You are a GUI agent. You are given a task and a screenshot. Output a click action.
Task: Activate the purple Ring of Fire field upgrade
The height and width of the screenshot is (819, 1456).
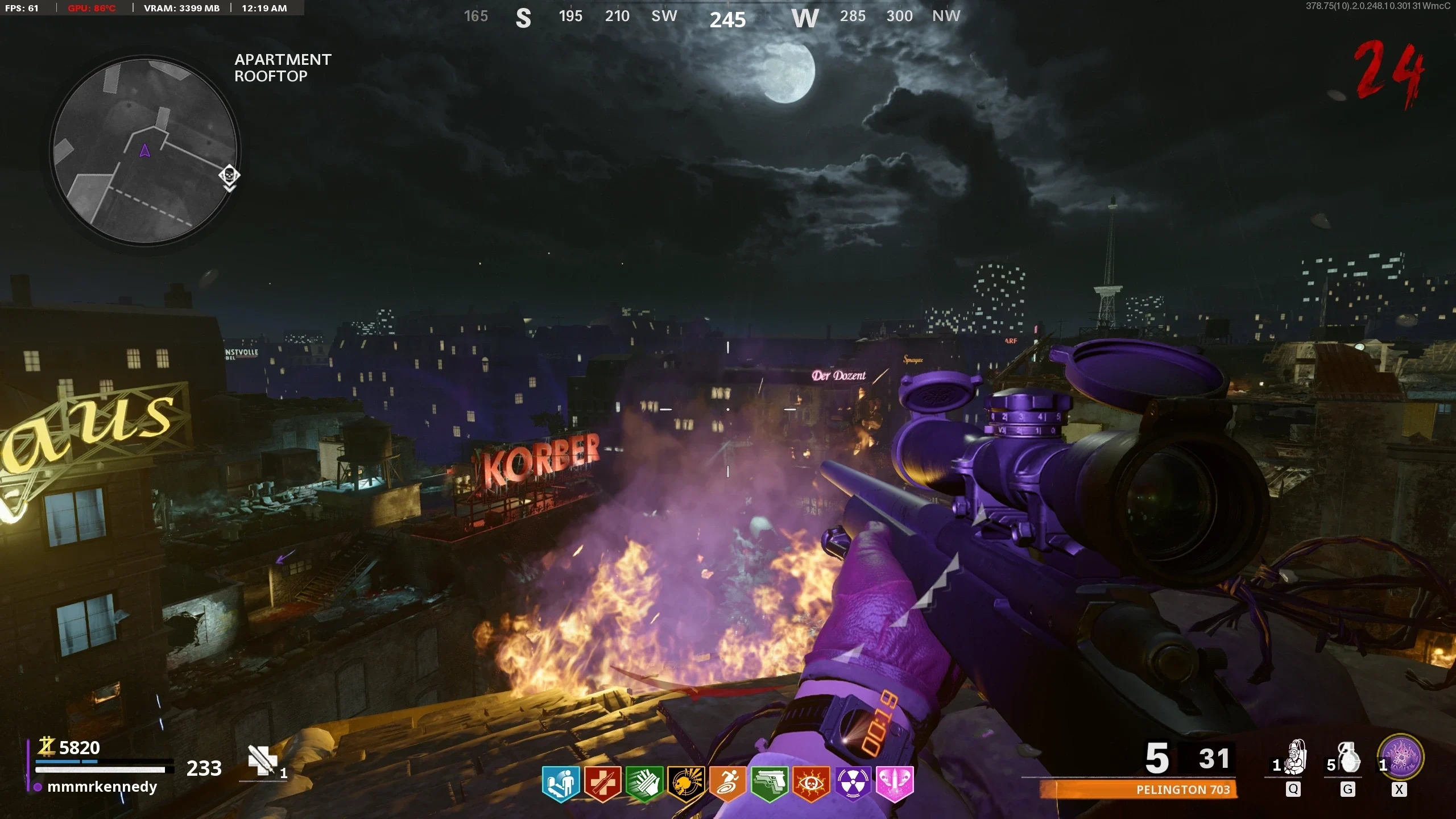tap(1400, 758)
